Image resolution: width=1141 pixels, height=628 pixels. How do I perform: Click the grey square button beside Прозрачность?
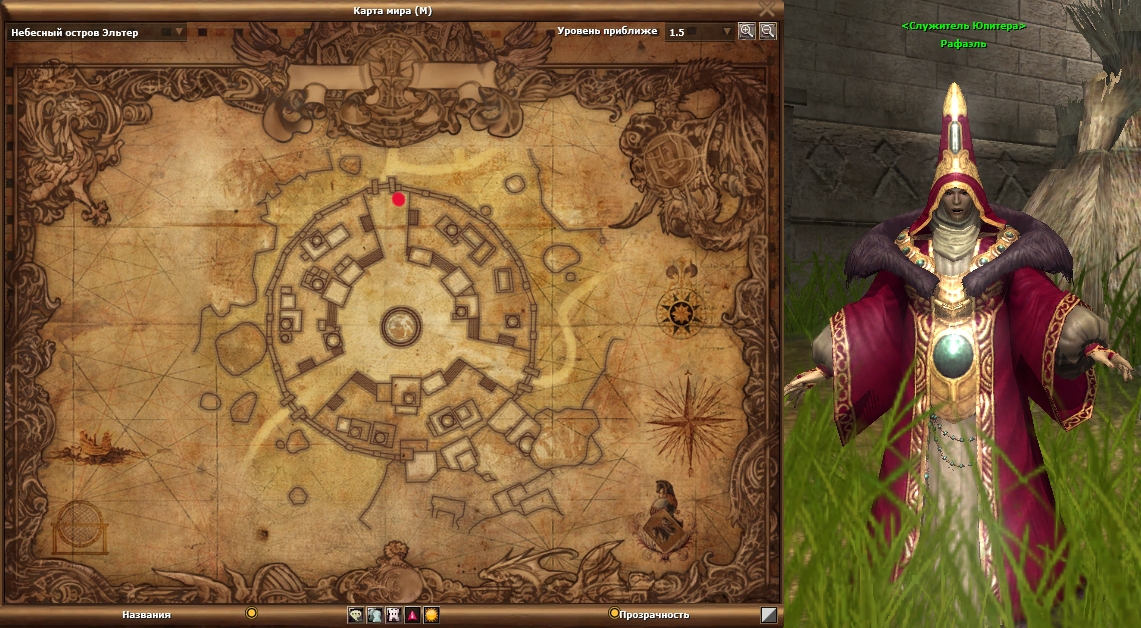(768, 615)
